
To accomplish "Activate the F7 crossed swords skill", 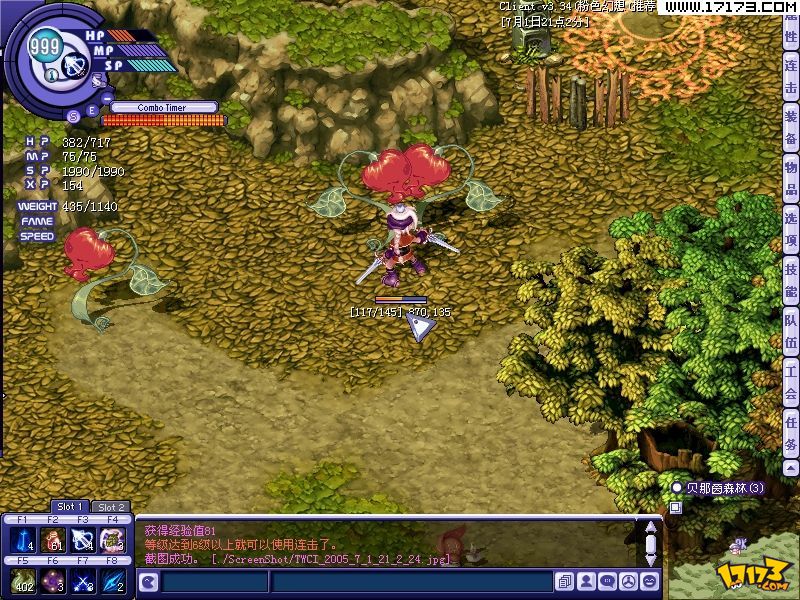I will 83,582.
